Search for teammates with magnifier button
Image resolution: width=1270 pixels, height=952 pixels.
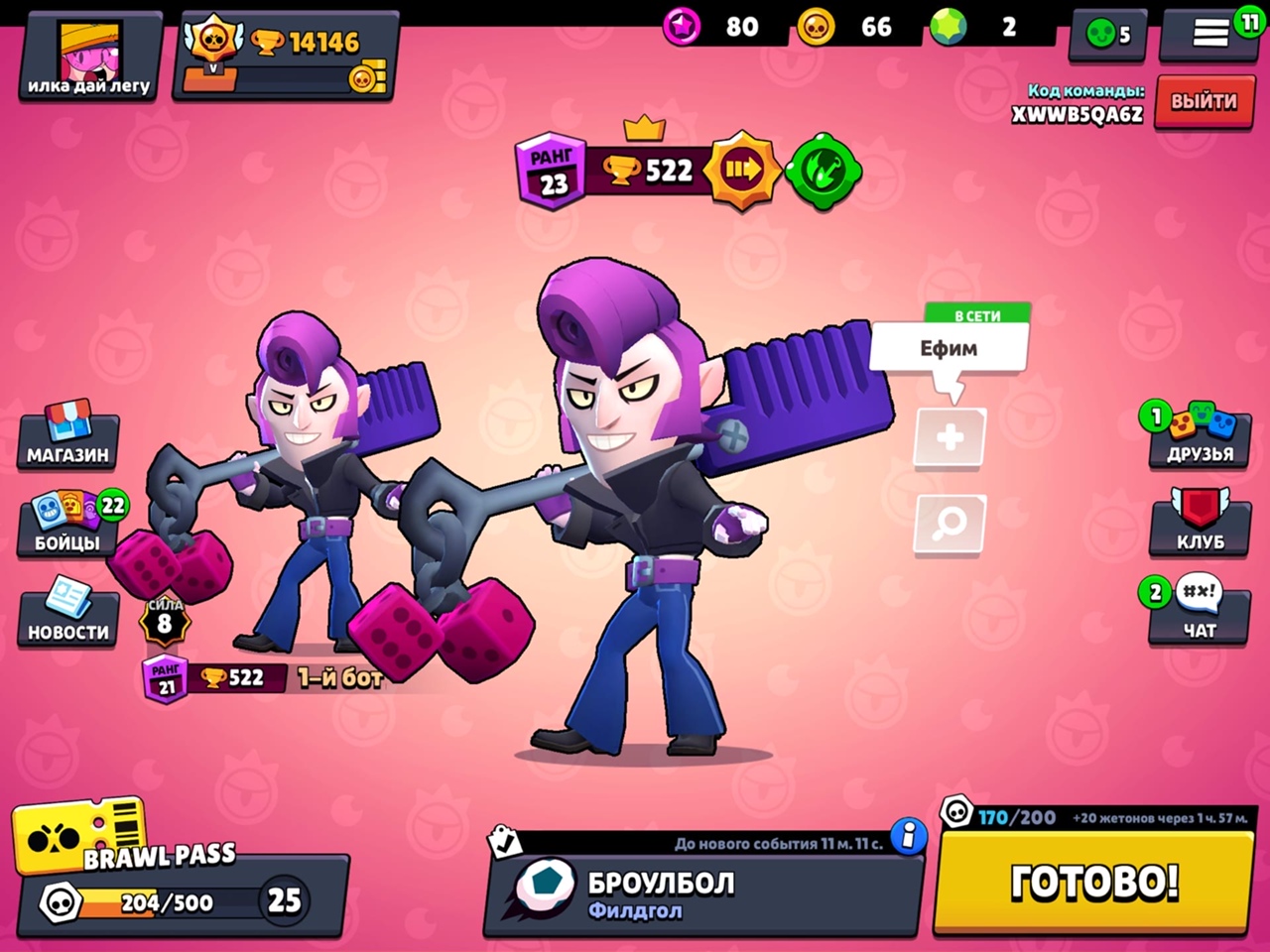(950, 523)
